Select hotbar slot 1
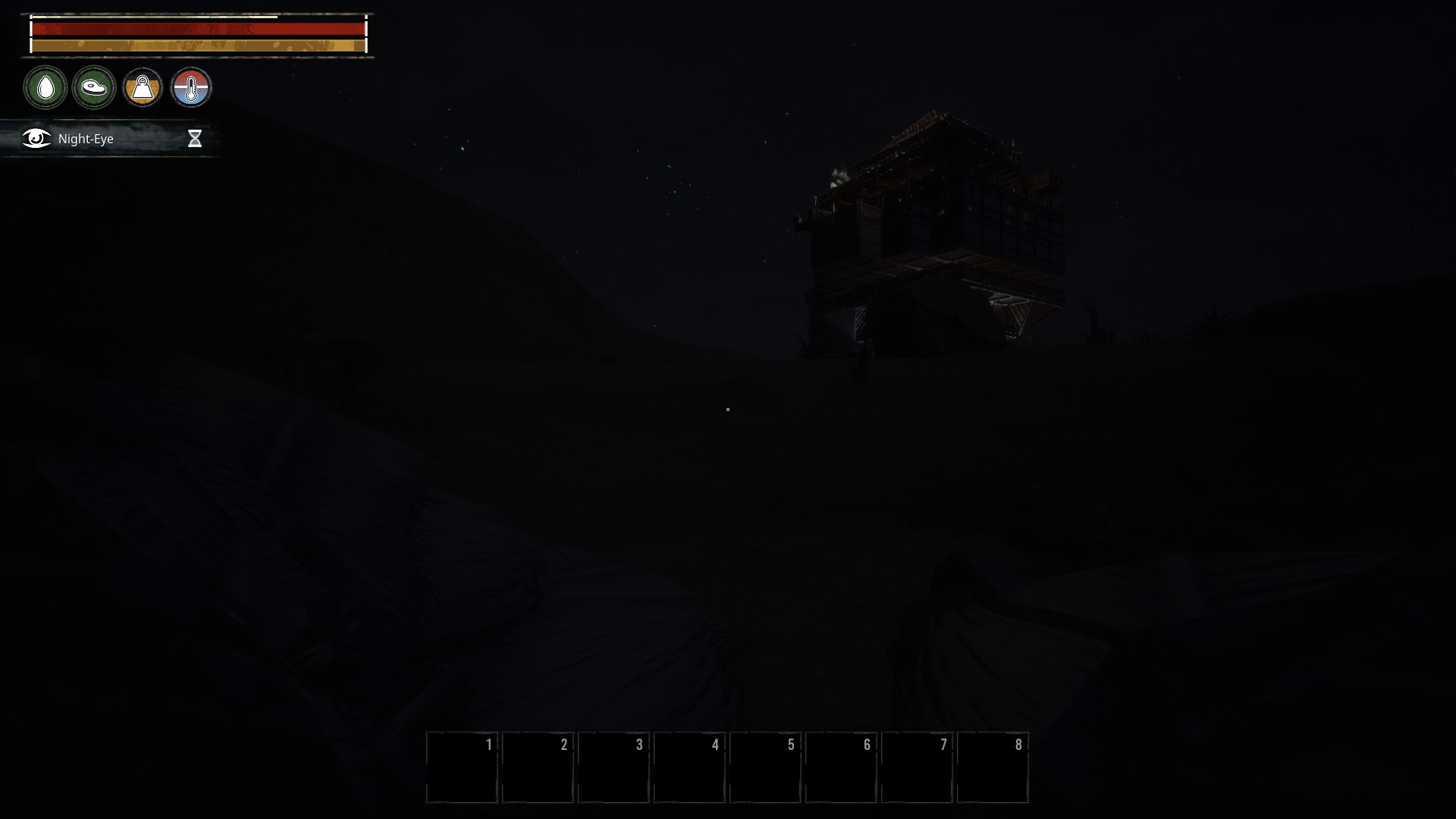The height and width of the screenshot is (819, 1456). click(463, 767)
